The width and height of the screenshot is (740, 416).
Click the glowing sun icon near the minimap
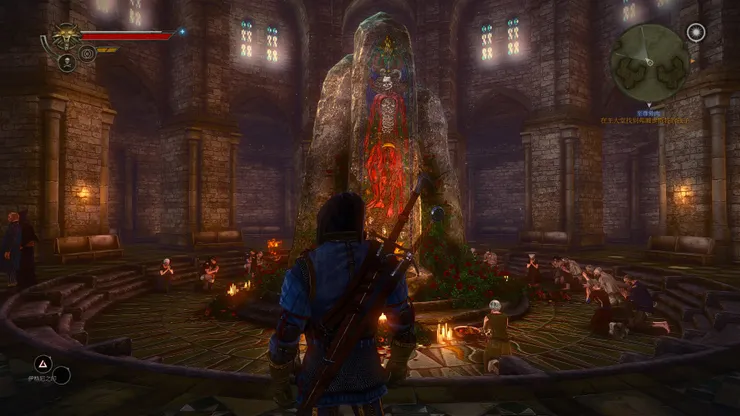point(696,32)
